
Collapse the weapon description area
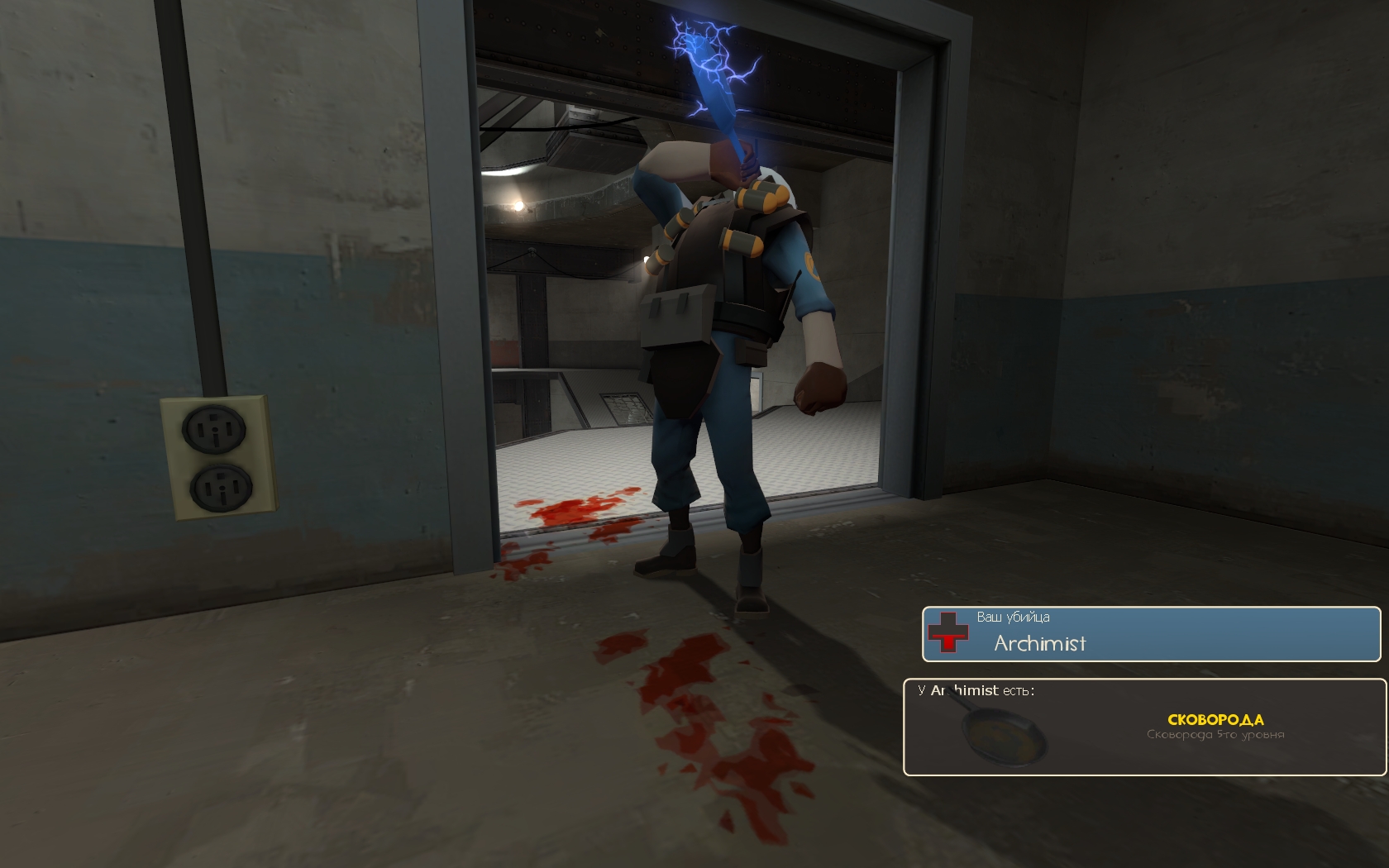click(x=1215, y=733)
